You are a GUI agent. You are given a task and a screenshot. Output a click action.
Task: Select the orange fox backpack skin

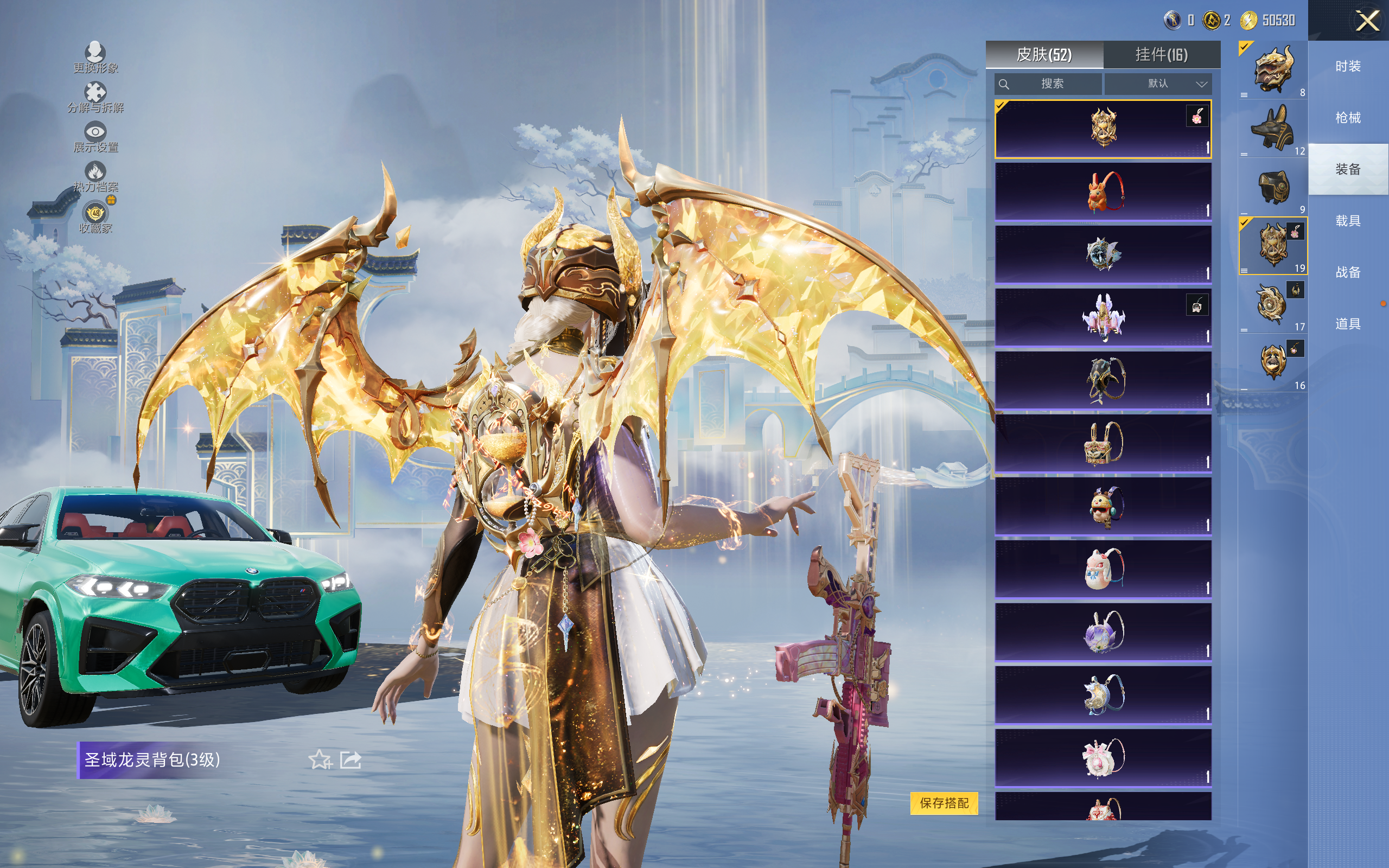tap(1103, 192)
